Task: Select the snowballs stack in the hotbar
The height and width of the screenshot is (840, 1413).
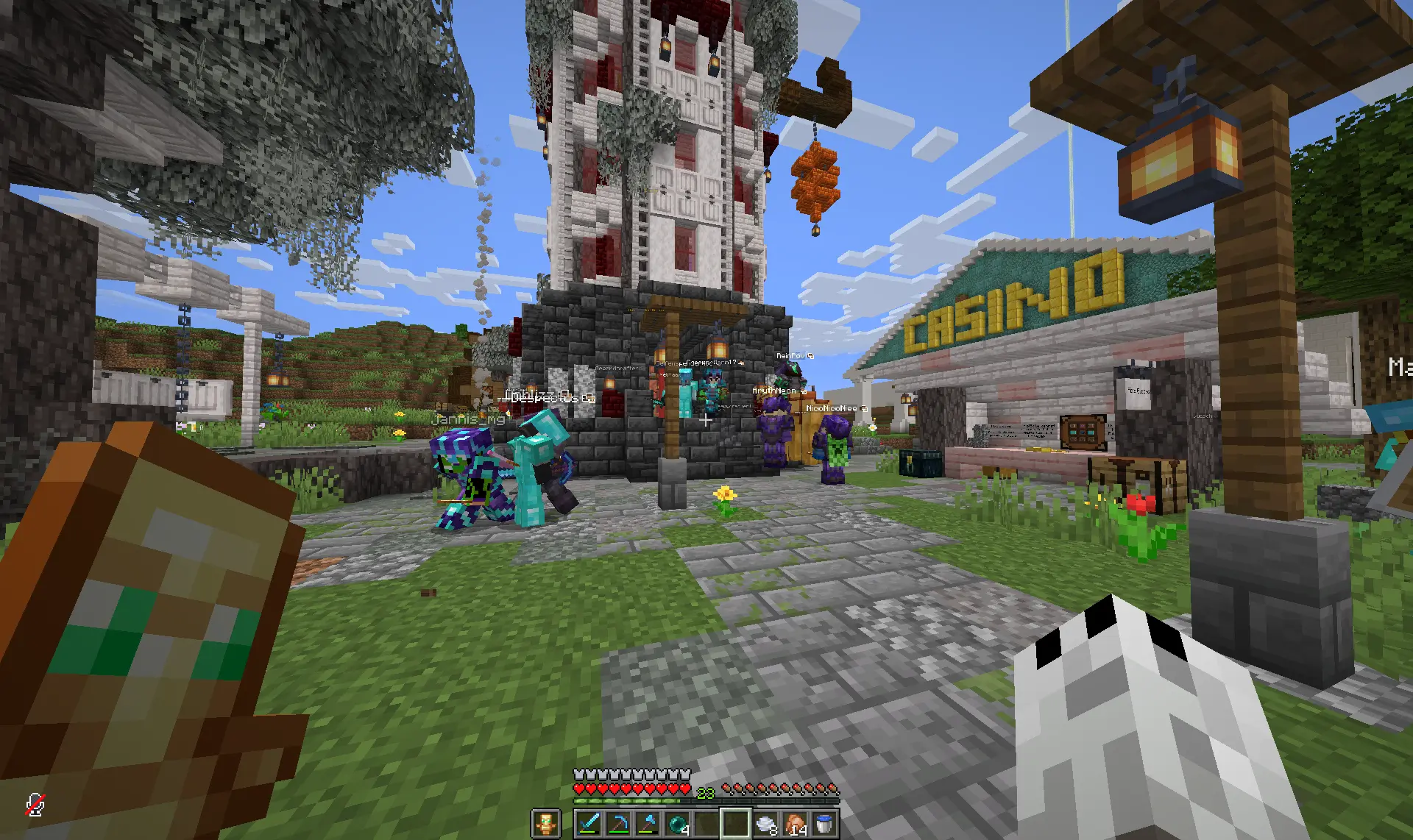Action: click(765, 822)
